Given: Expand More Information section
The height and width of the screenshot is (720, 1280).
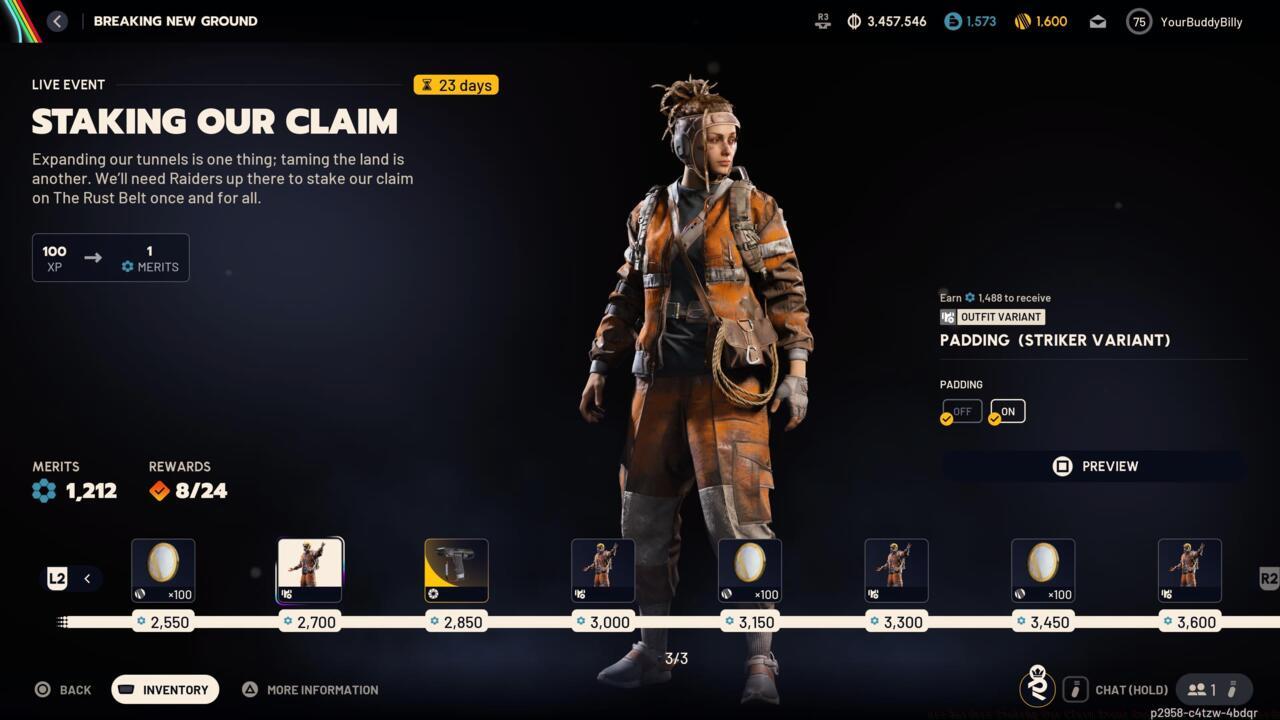Looking at the screenshot, I should point(310,689).
